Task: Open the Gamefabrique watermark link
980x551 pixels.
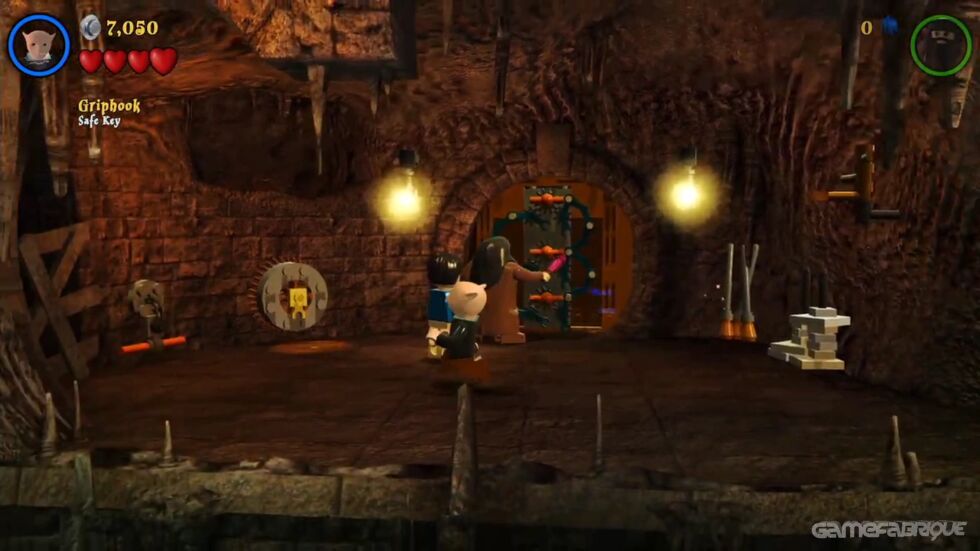Action: coord(888,530)
